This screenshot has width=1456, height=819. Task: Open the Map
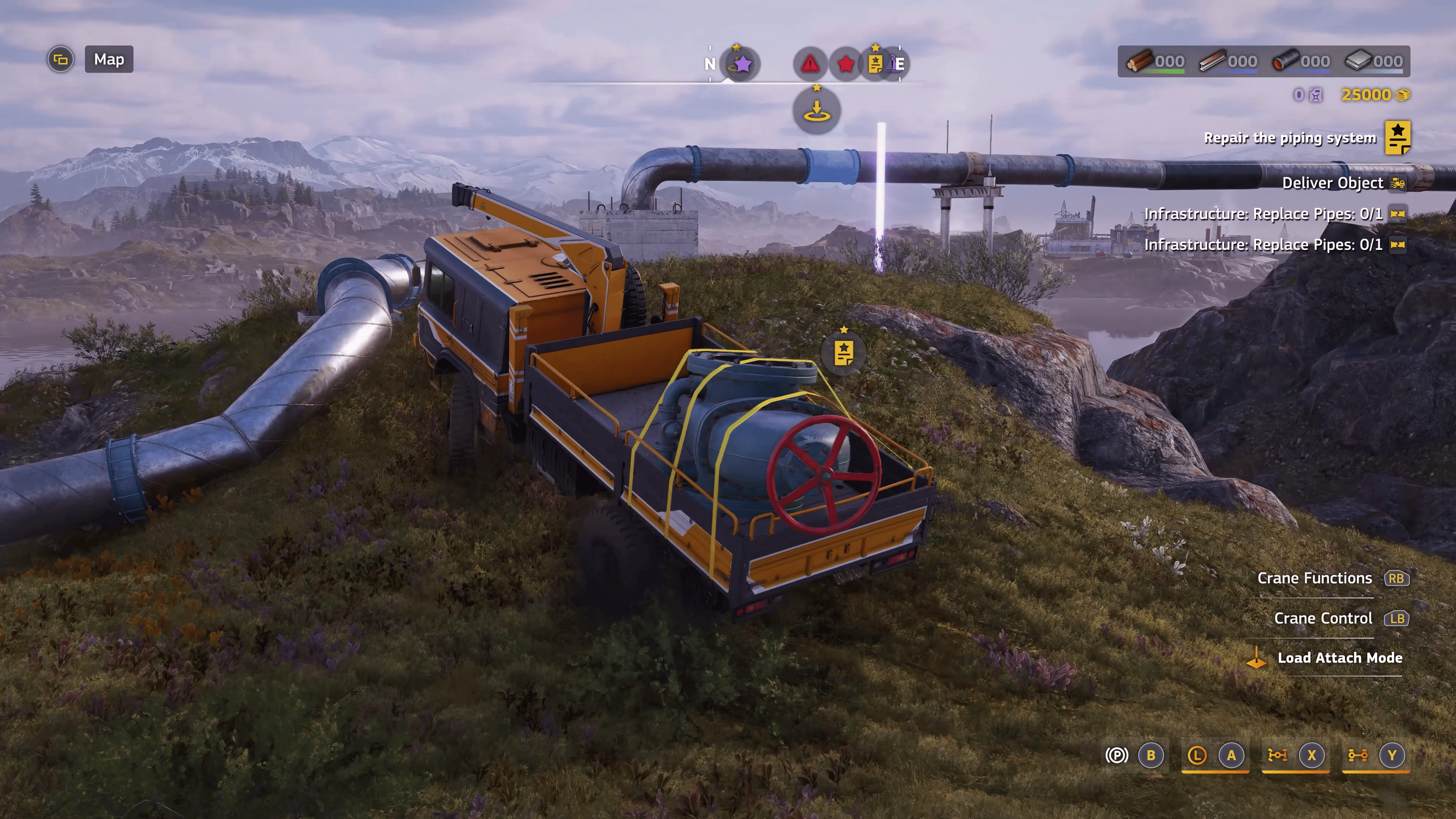(108, 60)
